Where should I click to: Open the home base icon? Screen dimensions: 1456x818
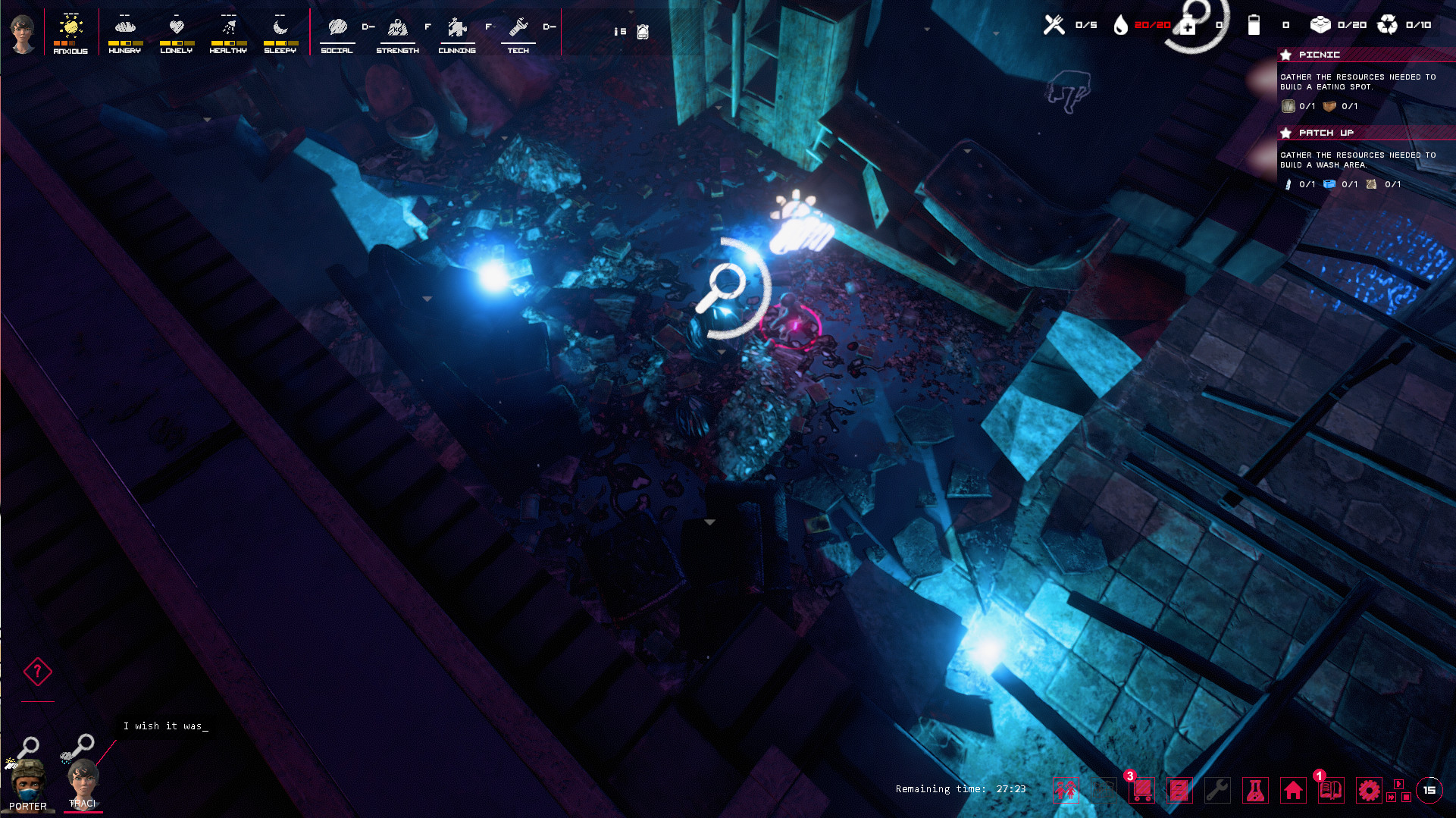coord(1294,790)
